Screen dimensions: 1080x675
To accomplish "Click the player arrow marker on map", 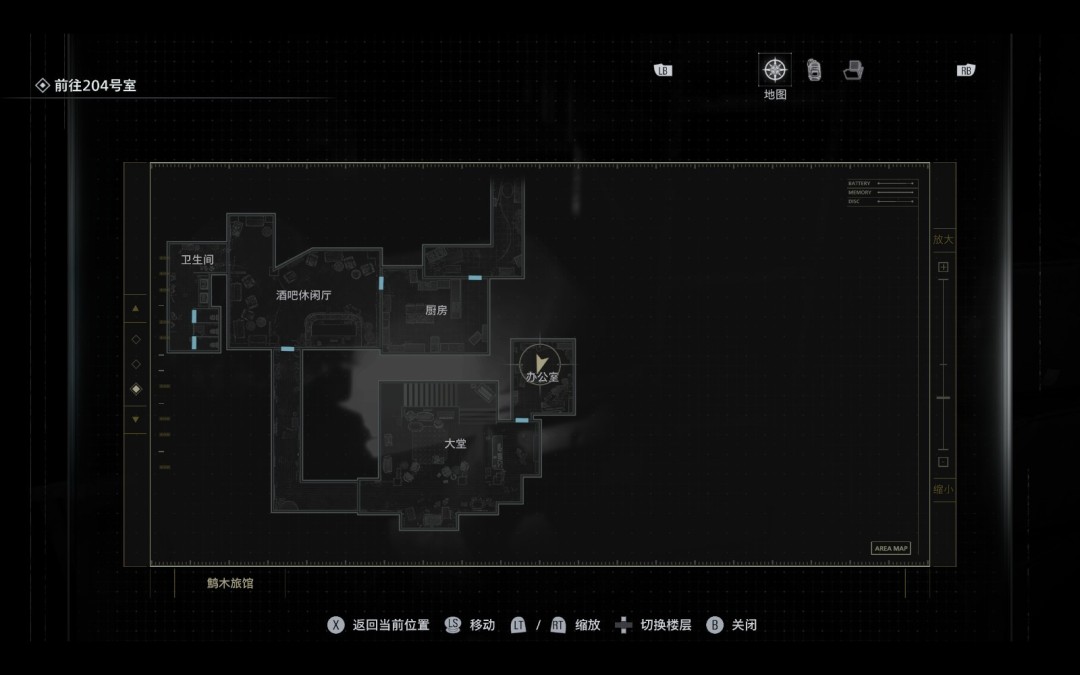I will point(542,360).
